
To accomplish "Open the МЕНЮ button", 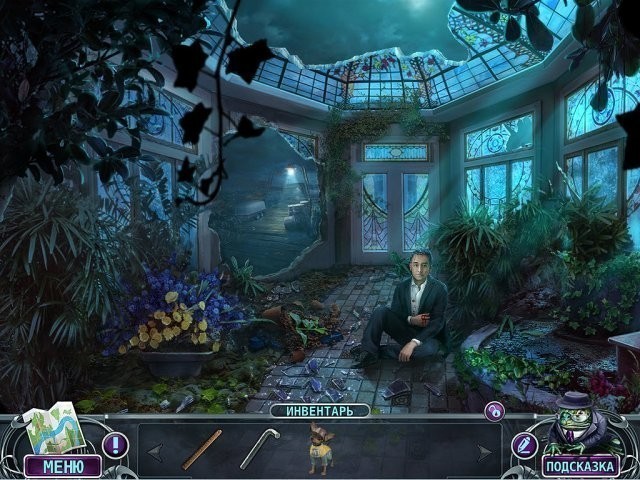I will 63,466.
